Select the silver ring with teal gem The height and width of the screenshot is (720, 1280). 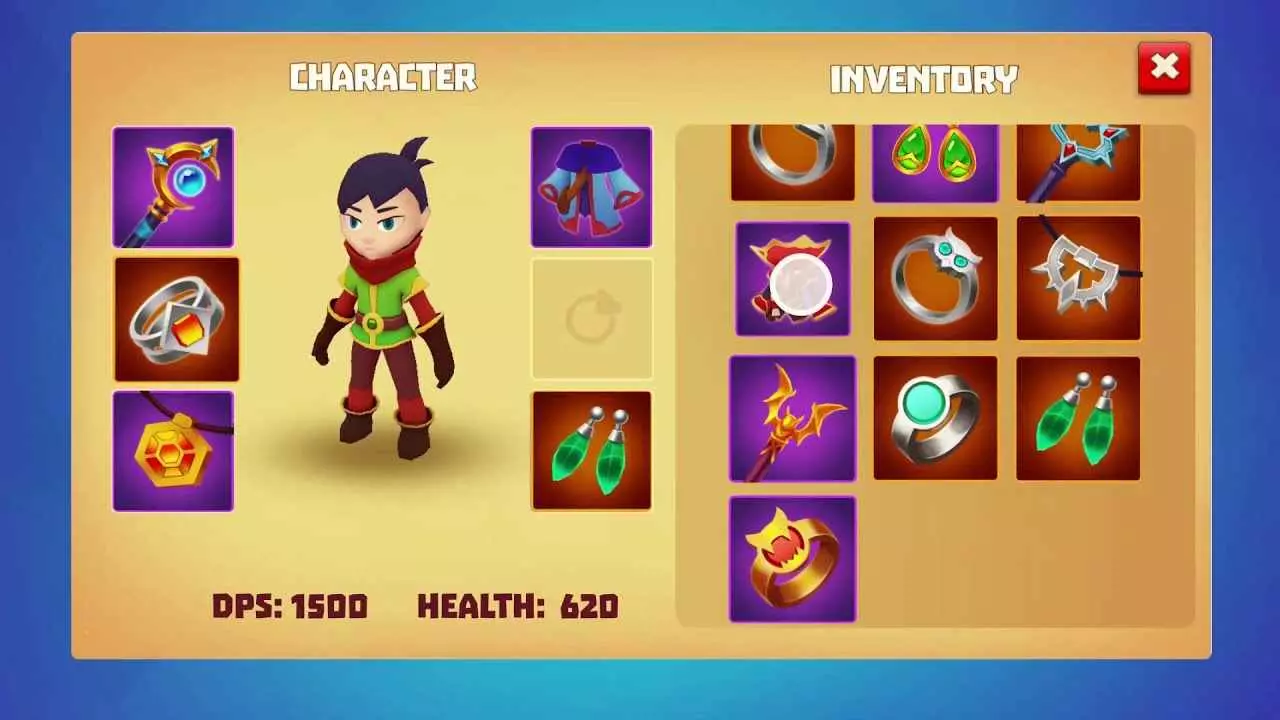(934, 418)
